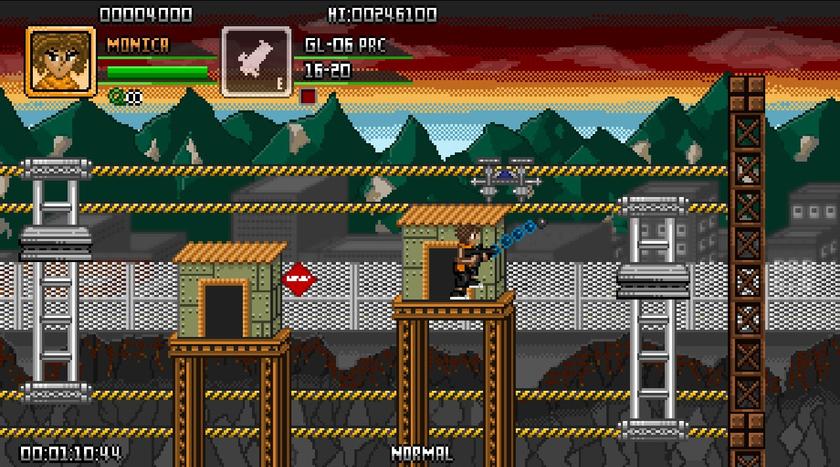840x467 pixels.
Task: Click the small red square below the weapon name
Action: click(308, 96)
